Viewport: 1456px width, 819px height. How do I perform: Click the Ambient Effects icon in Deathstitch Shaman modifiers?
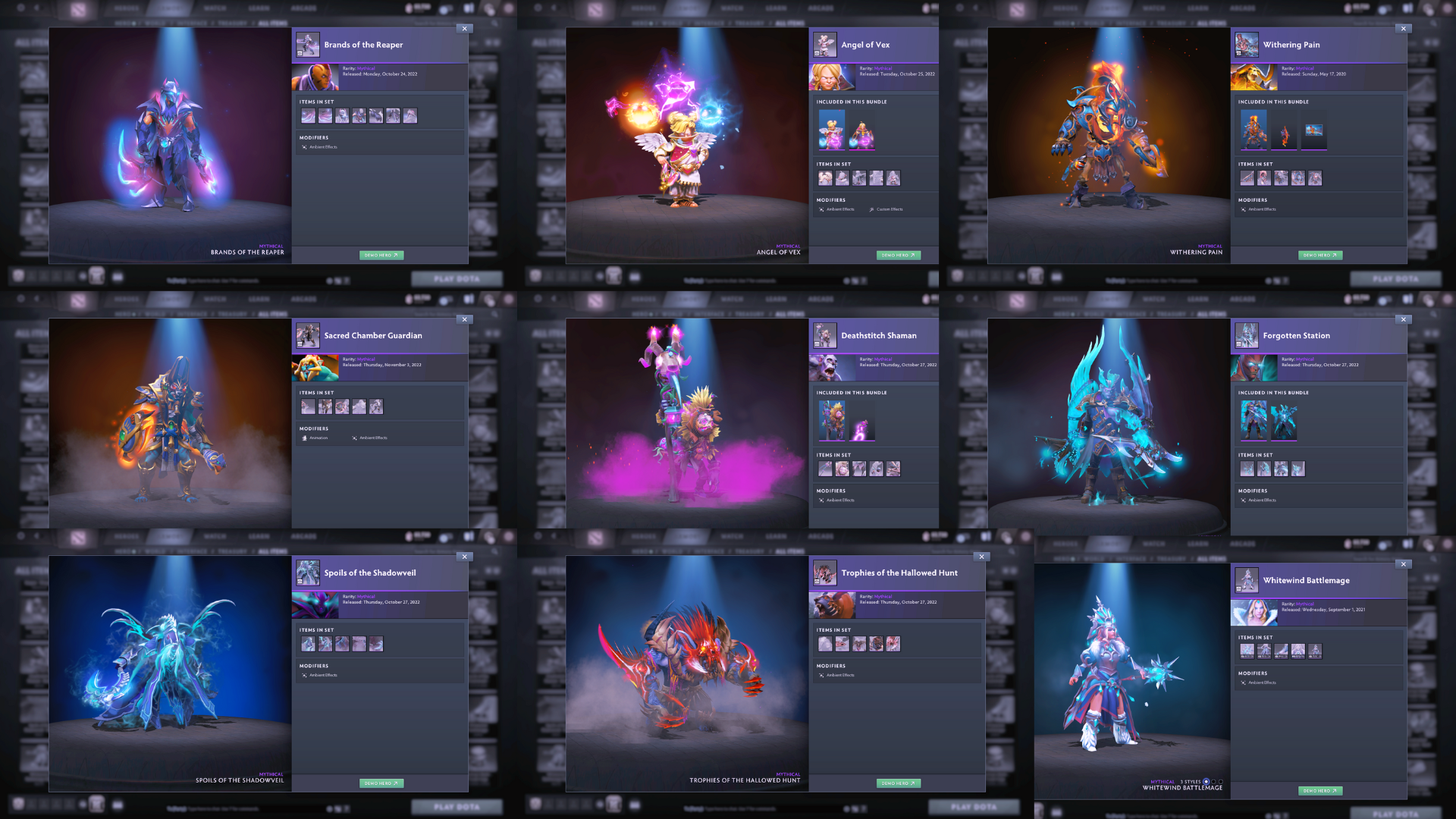tap(821, 500)
